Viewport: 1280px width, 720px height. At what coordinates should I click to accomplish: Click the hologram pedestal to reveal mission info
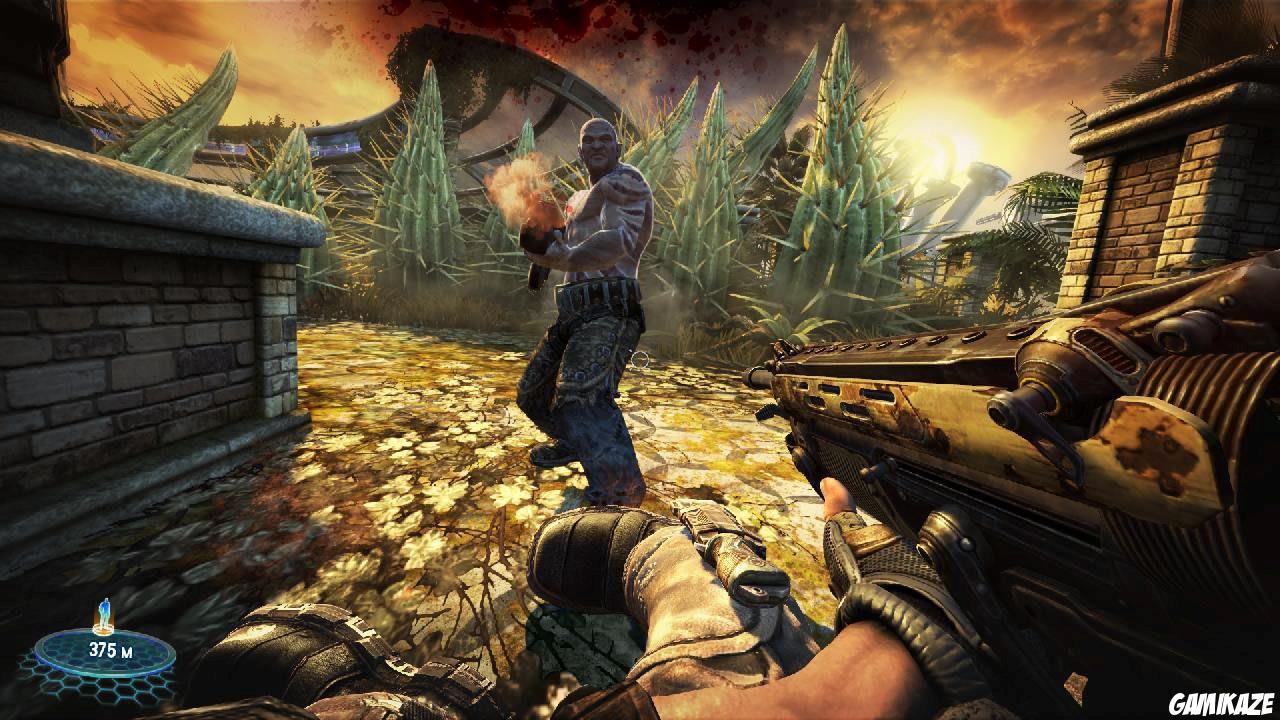tap(103, 630)
